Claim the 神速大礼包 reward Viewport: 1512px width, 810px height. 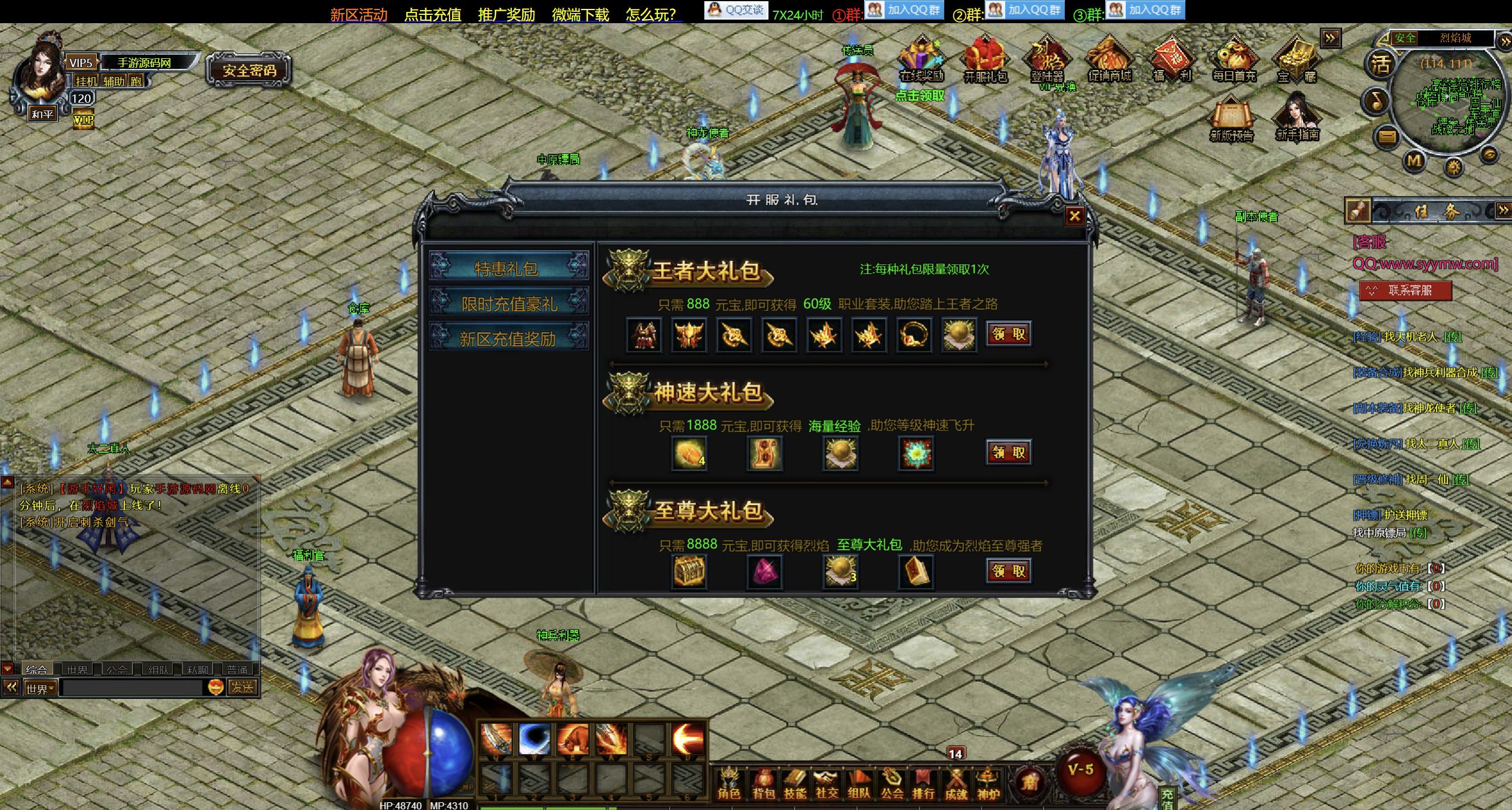1008,453
